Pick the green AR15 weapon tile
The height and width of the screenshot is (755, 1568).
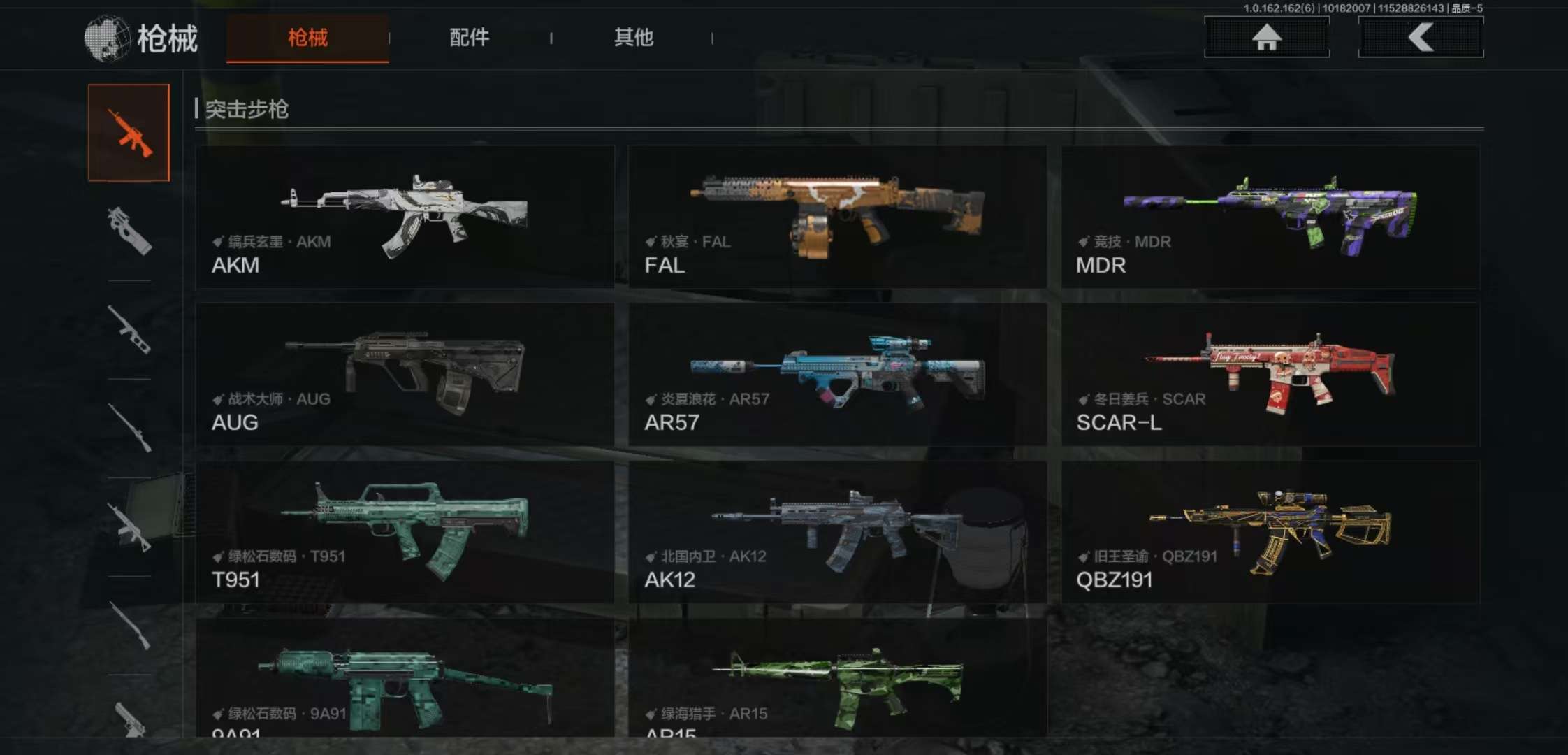[x=837, y=678]
